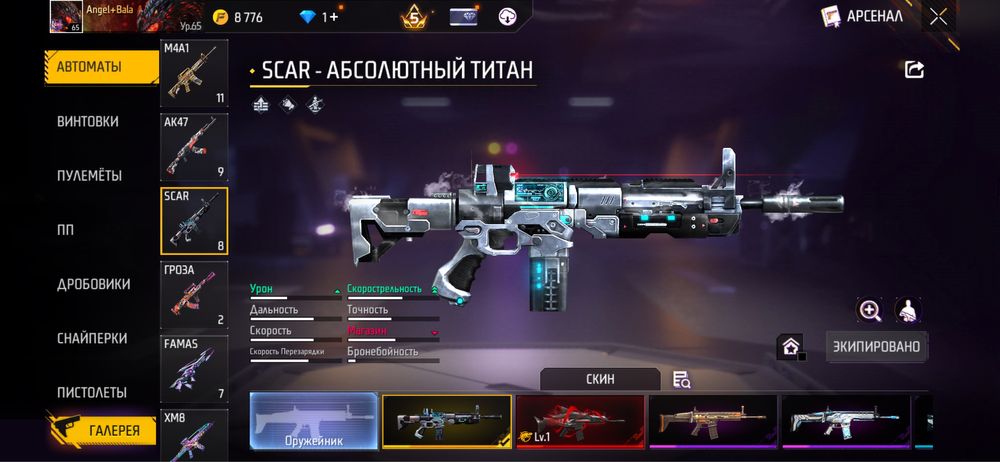Pick the FAMAS weapon tile
This screenshot has height=462, width=1000.
click(x=194, y=368)
